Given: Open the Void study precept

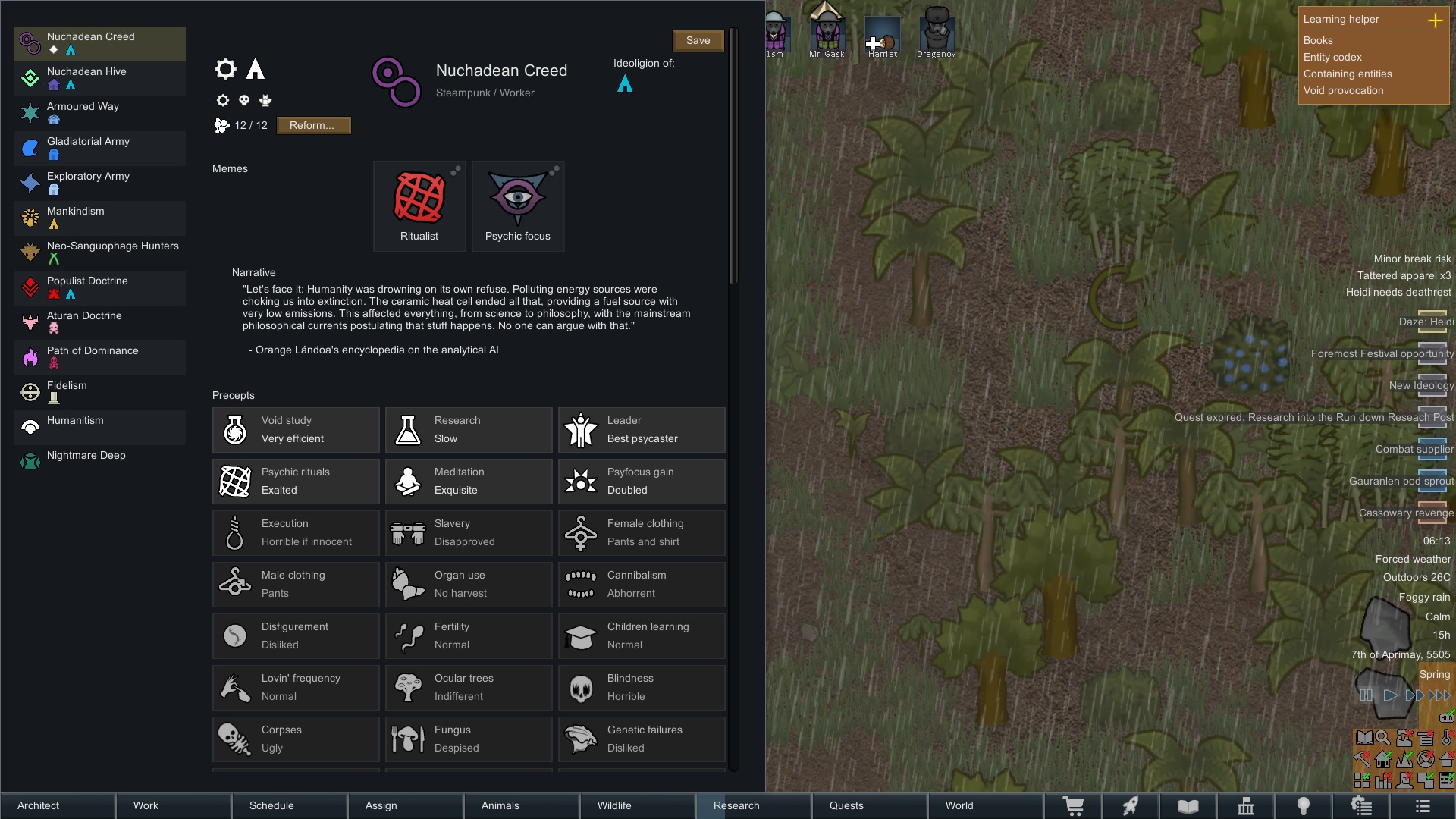Looking at the screenshot, I should pyautogui.click(x=296, y=430).
